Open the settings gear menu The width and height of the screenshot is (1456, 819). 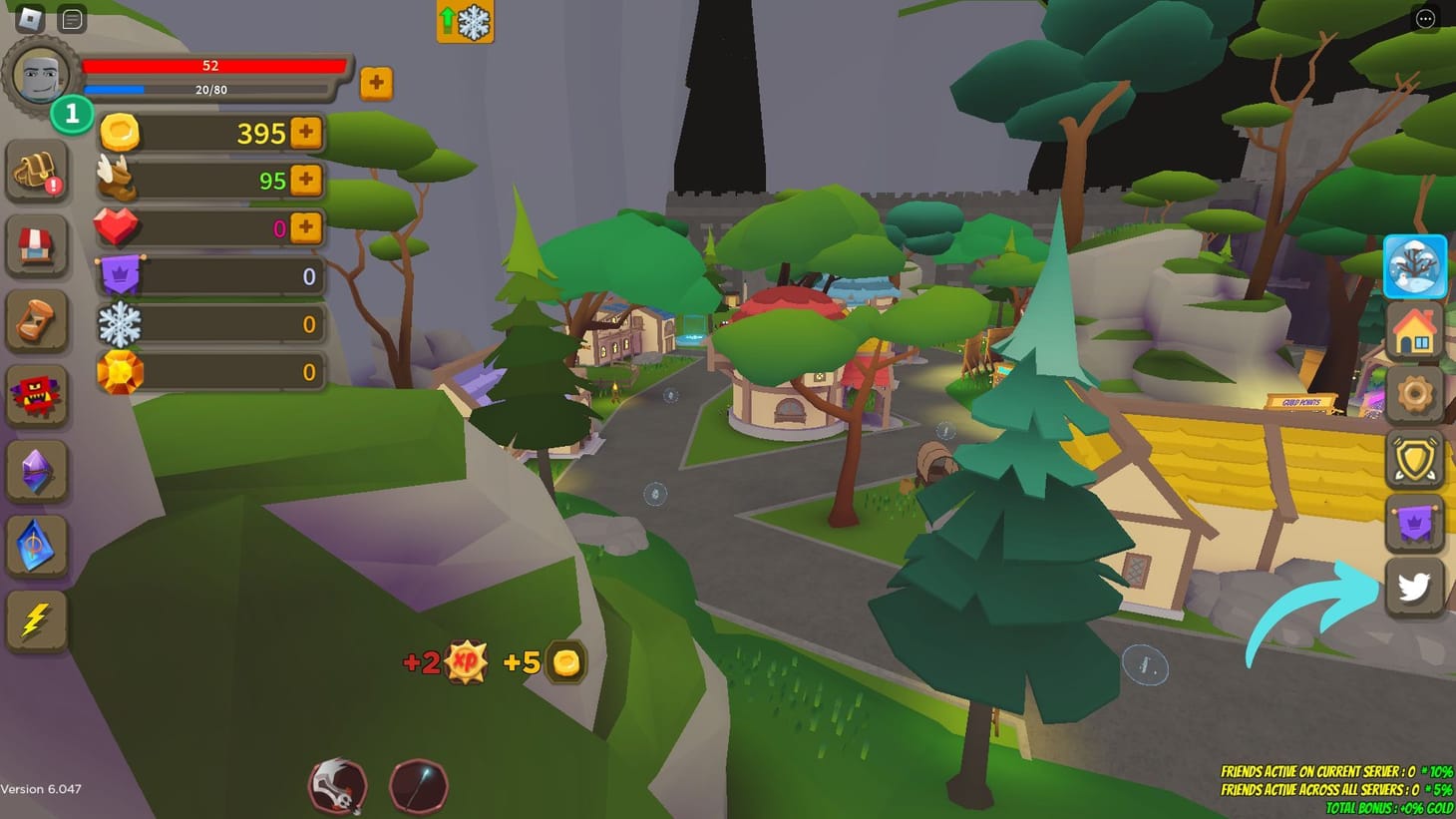coord(1414,393)
